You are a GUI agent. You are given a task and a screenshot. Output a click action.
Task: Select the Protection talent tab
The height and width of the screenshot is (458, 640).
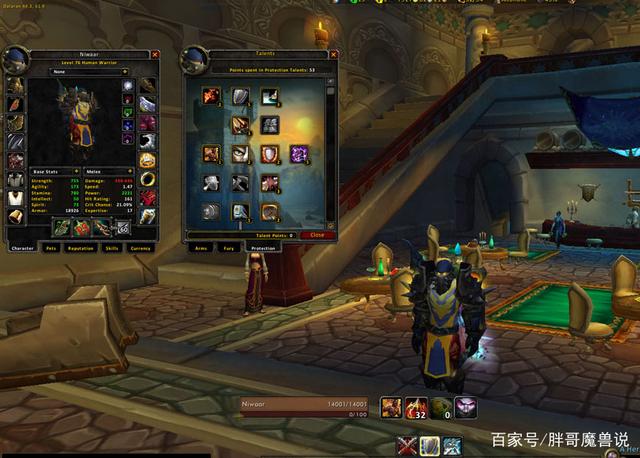pos(263,247)
